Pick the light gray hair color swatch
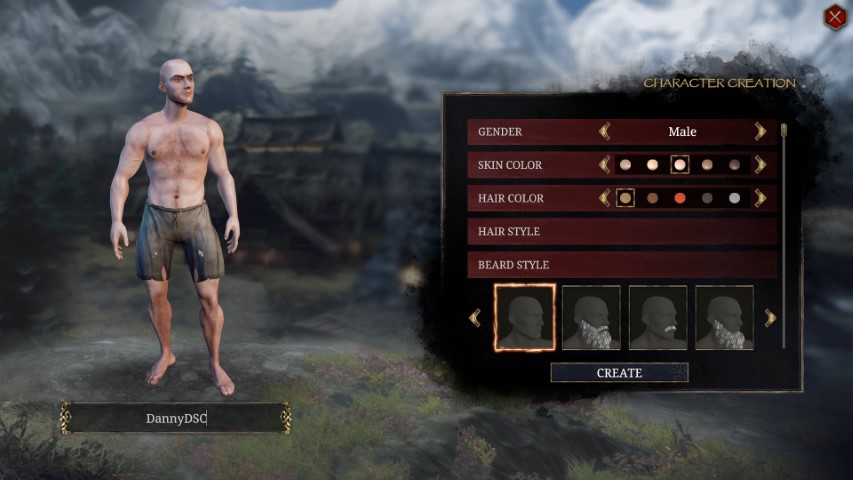 tap(734, 198)
